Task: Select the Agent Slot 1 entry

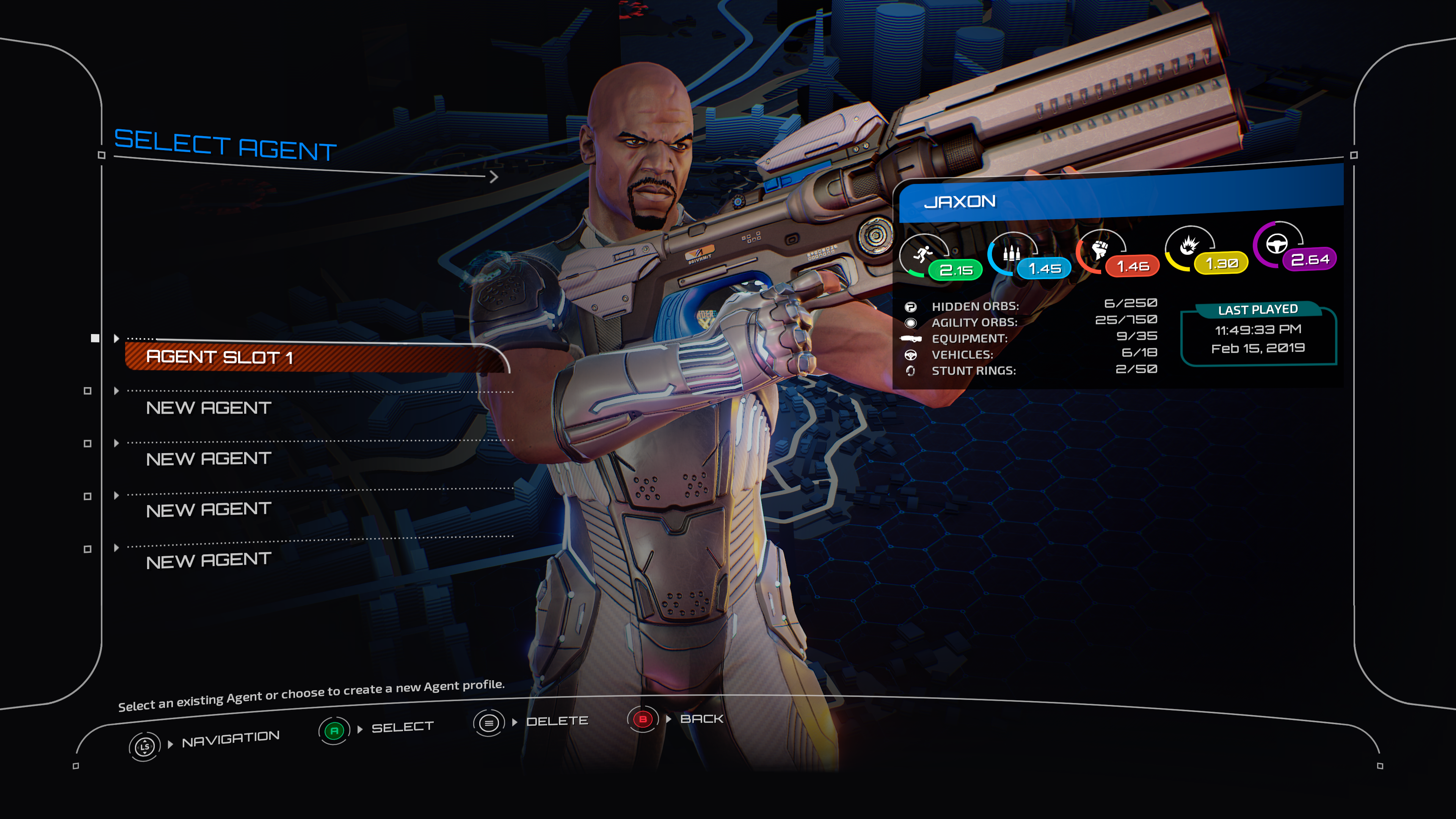Action: pos(220,357)
